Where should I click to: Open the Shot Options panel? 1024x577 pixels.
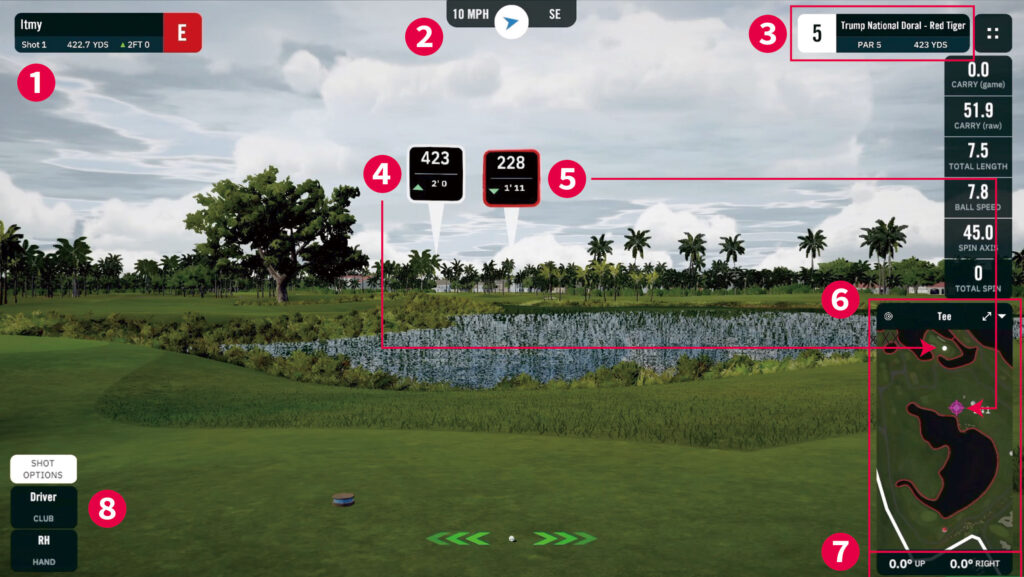(43, 469)
